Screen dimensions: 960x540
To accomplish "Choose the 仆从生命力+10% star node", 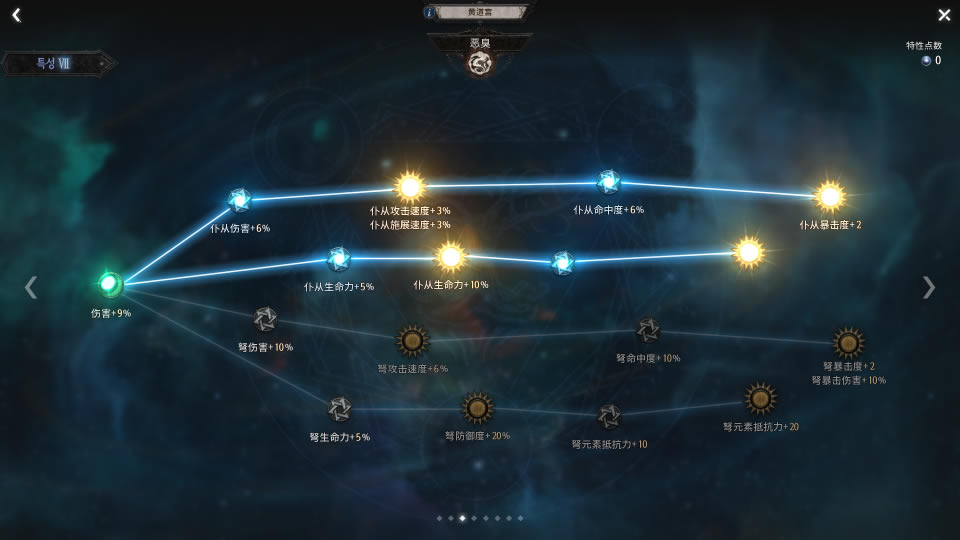I will point(451,257).
